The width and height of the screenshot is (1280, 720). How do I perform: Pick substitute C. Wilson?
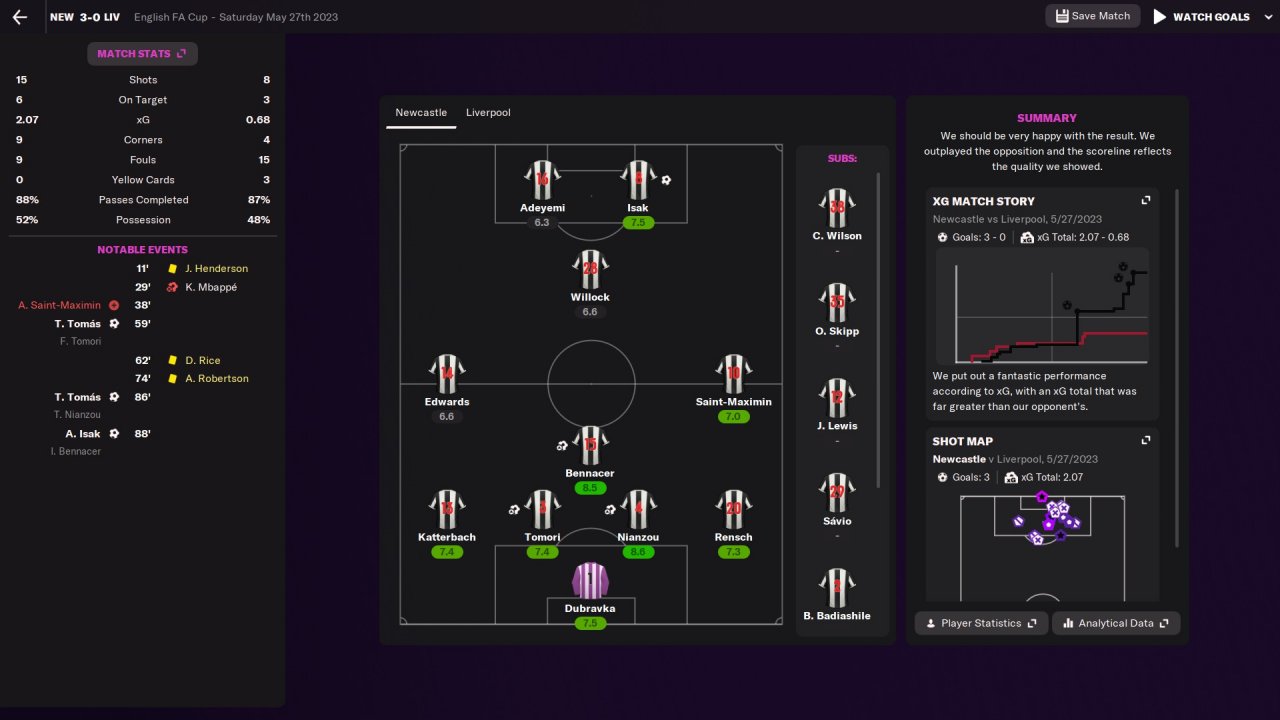(837, 208)
